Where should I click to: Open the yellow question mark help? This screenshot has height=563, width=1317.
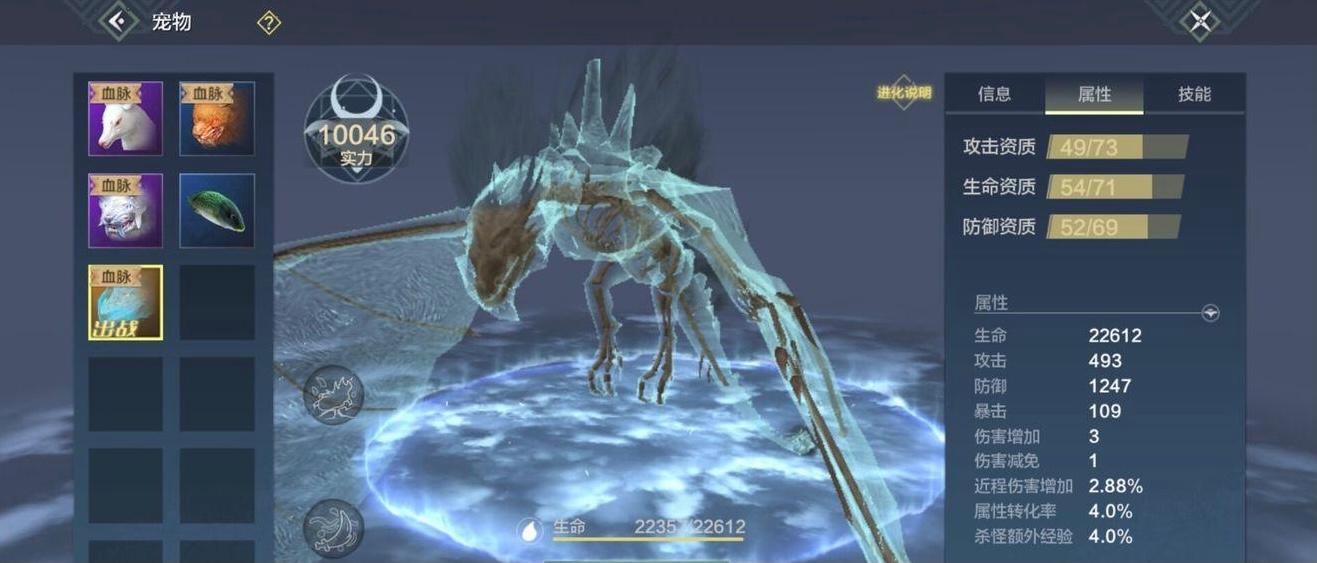[x=269, y=23]
